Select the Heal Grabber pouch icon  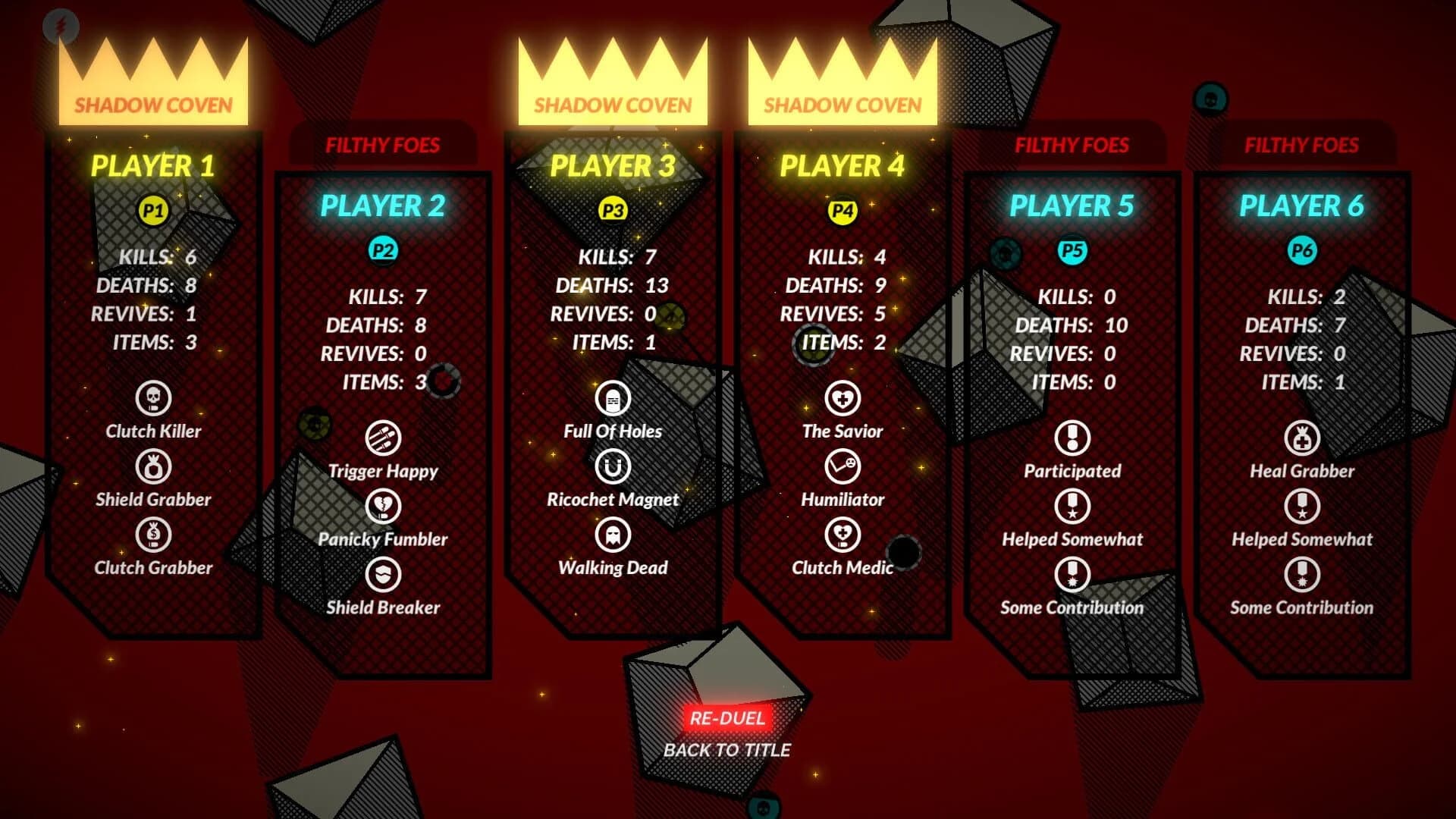1301,437
